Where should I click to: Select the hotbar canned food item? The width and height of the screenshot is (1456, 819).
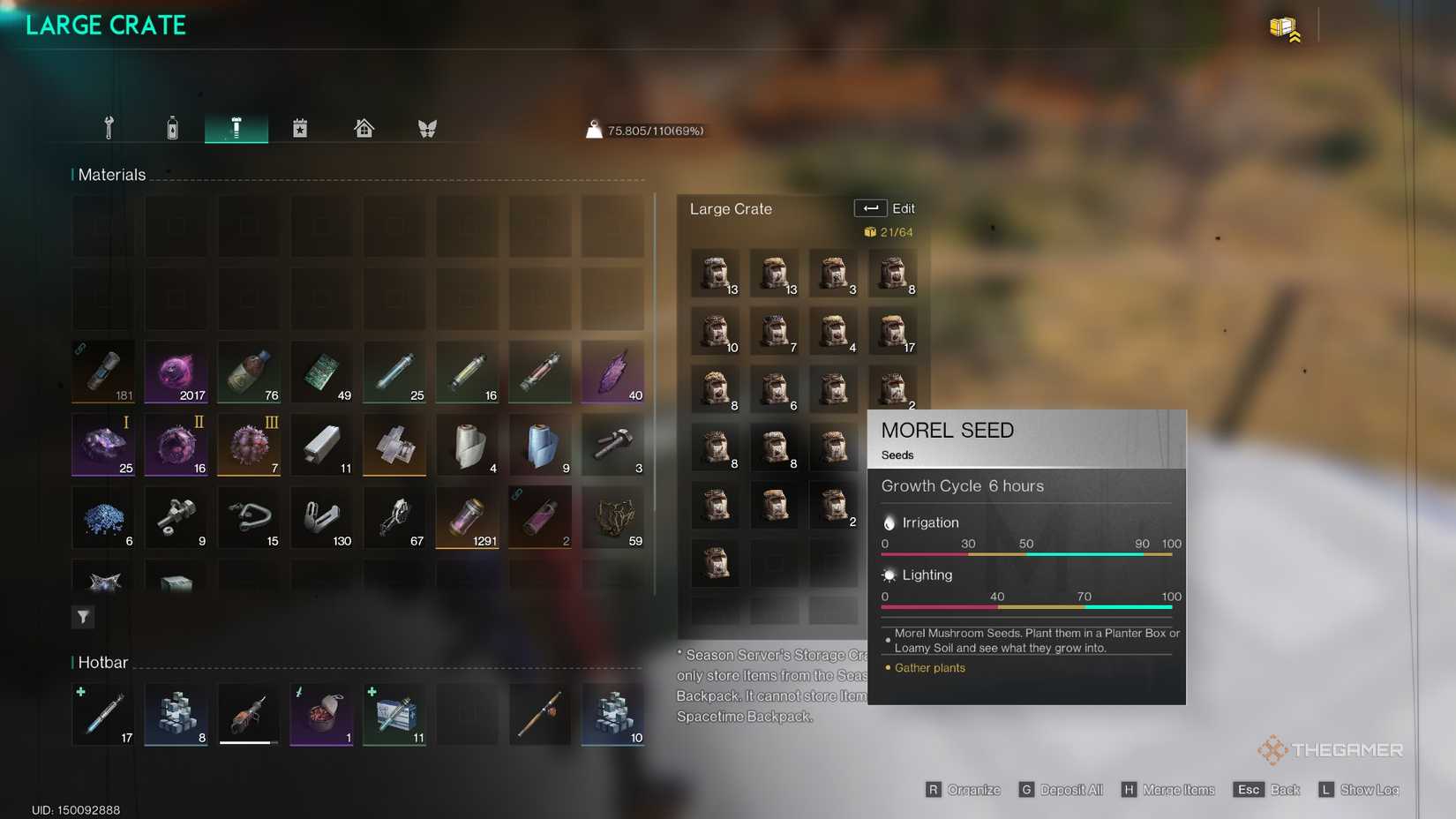point(322,713)
